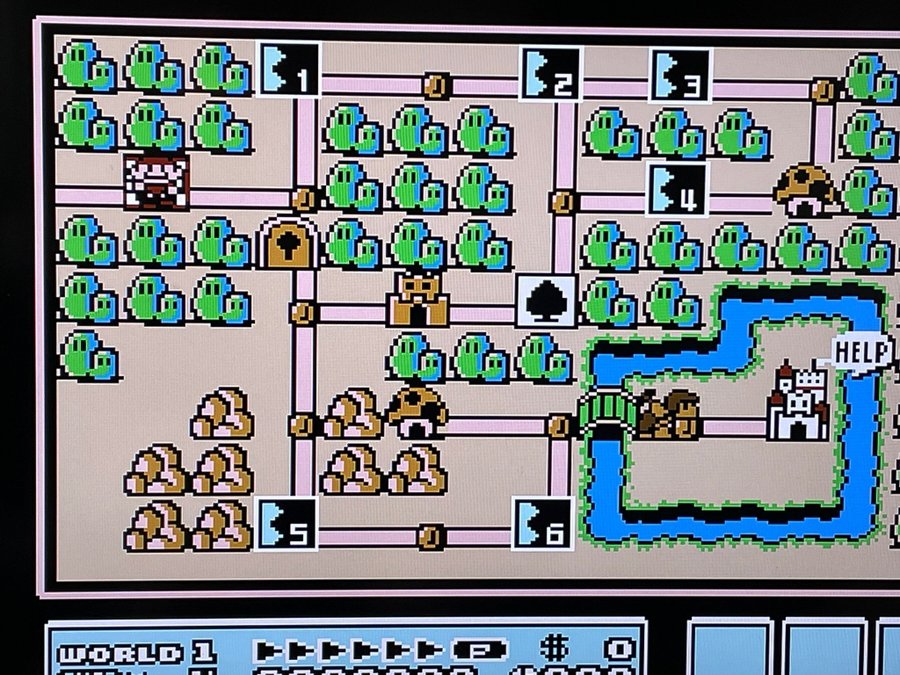The width and height of the screenshot is (900, 675).
Task: Choose the king's castle with HELP bubble
Action: click(798, 402)
